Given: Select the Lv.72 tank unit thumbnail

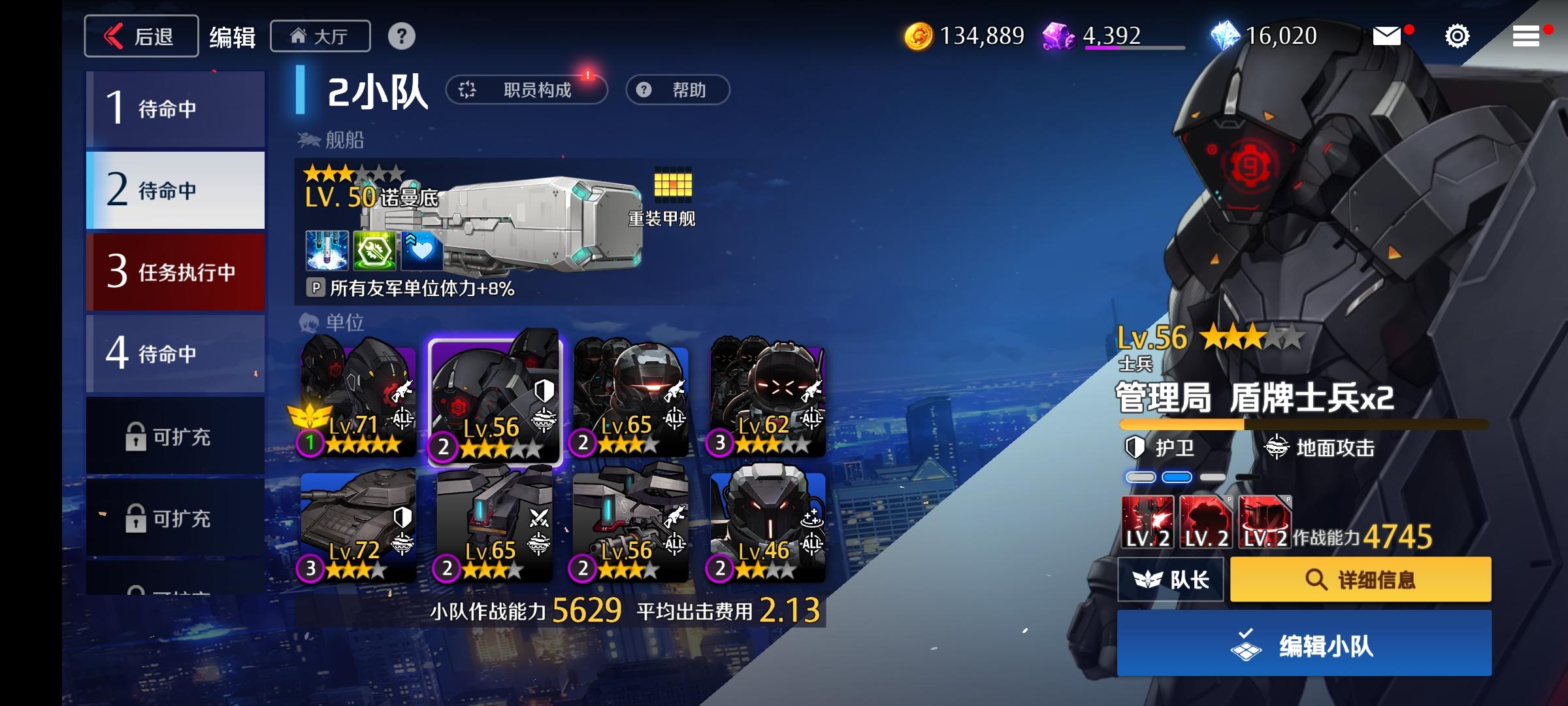Looking at the screenshot, I should (357, 529).
